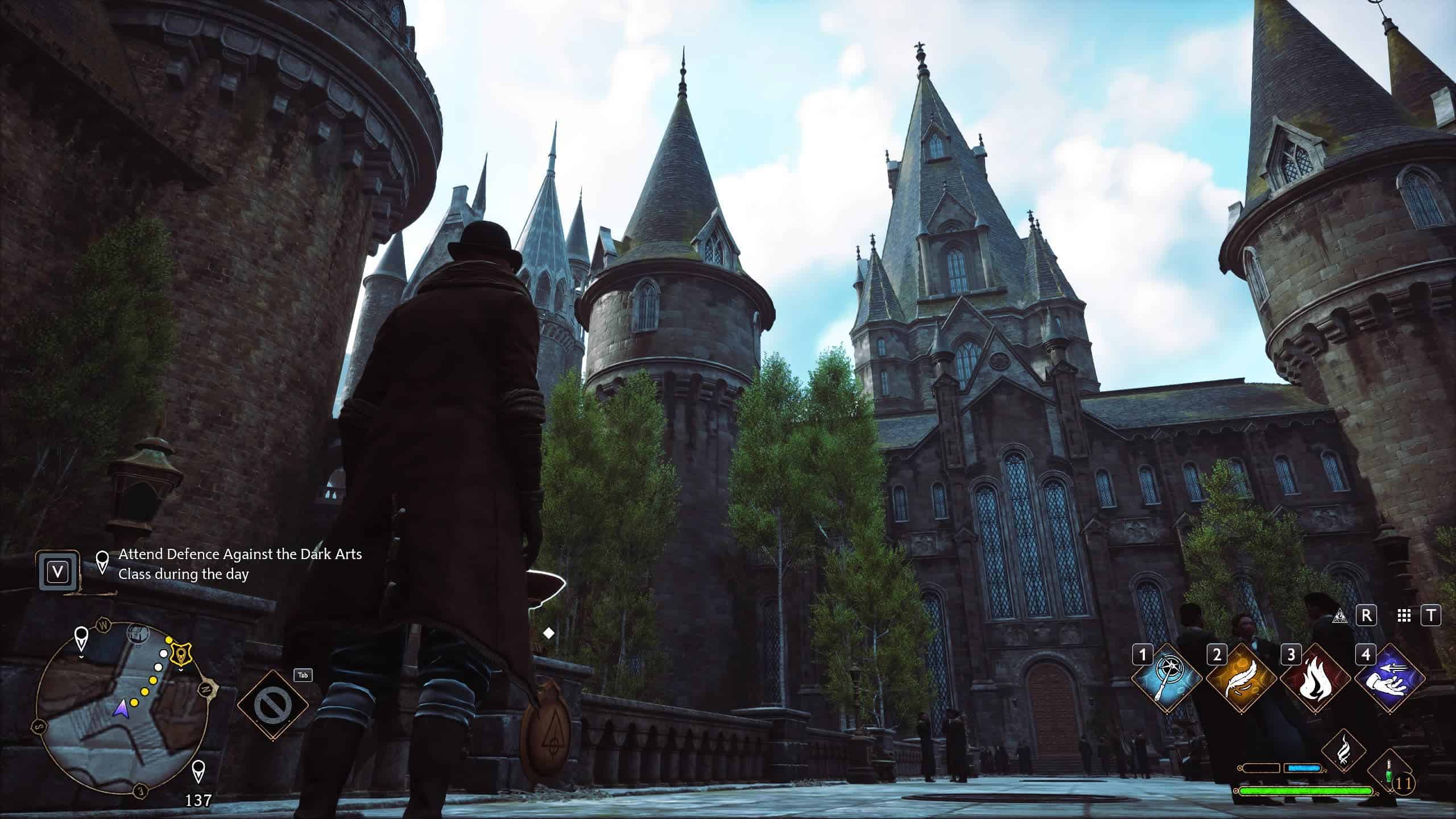This screenshot has width=1456, height=819.
Task: Click the Revelio eye pyramid icon
Action: (x=1341, y=616)
